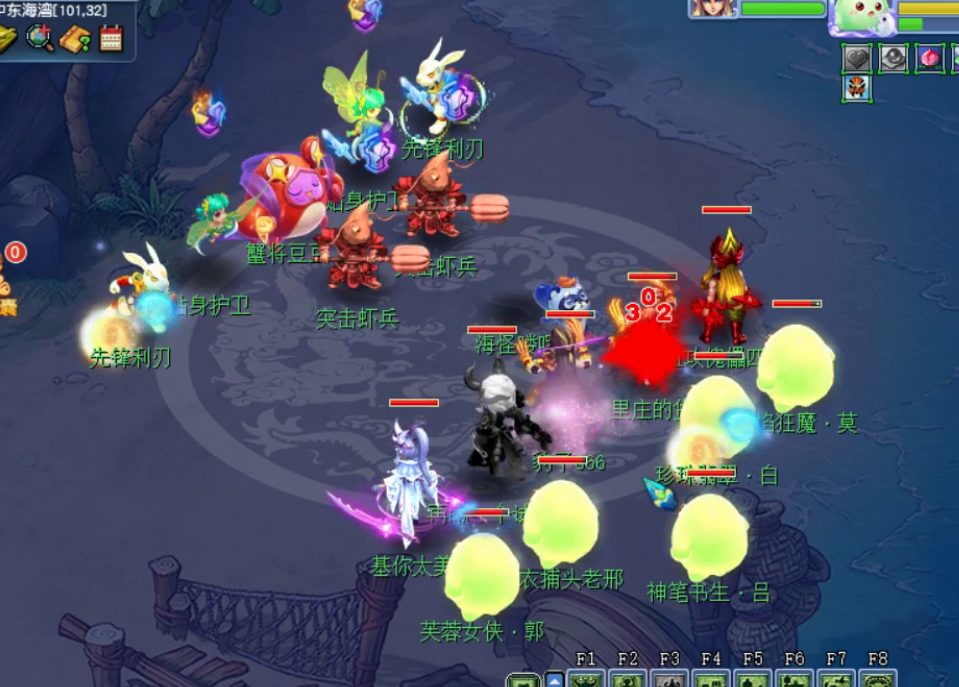Activate the F4 hotbar skill slot
This screenshot has width=959, height=687.
[x=712, y=679]
